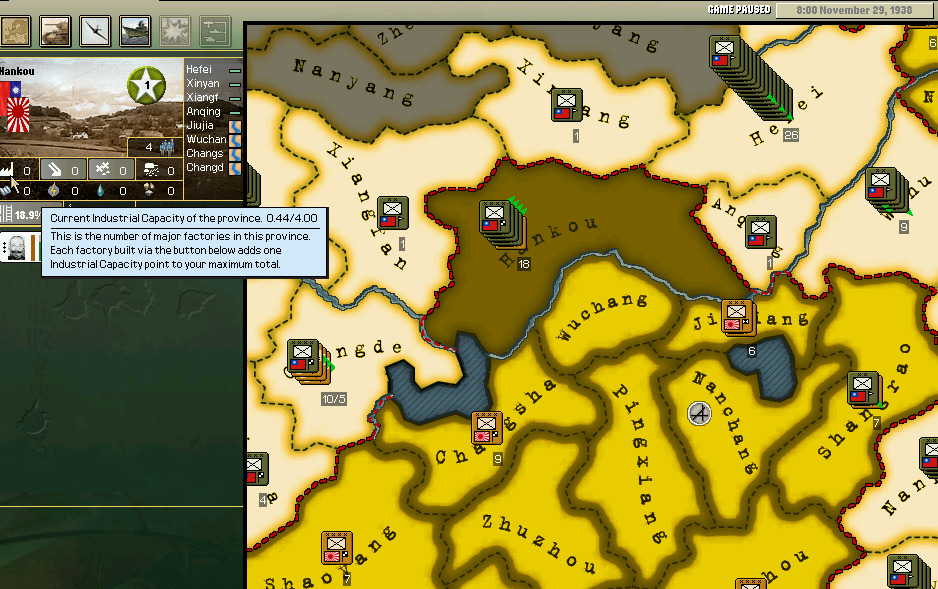Open the tank land unit production button
The width and height of the screenshot is (938, 589).
[55, 31]
